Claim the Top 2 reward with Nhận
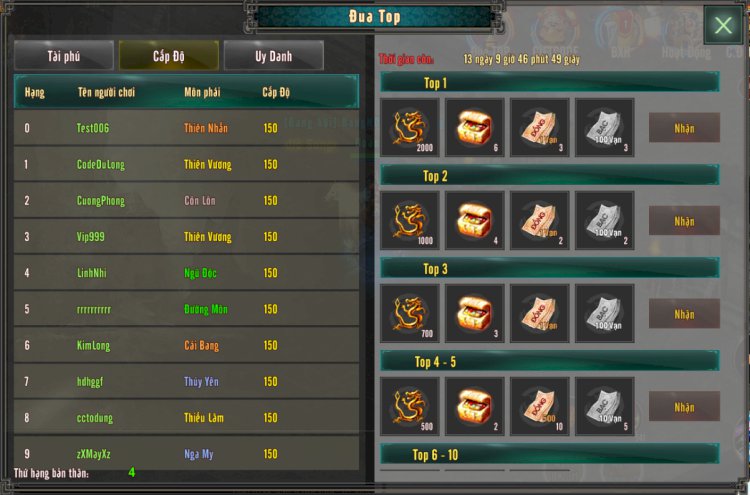Image resolution: width=750 pixels, height=495 pixels. click(684, 221)
